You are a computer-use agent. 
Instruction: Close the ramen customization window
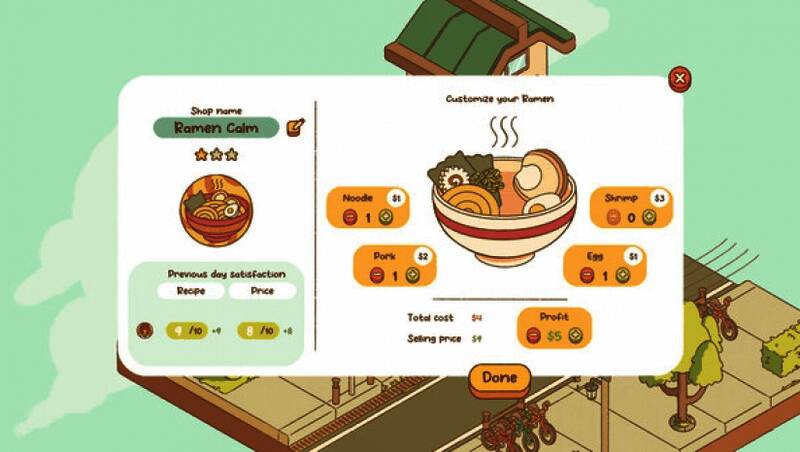(680, 78)
